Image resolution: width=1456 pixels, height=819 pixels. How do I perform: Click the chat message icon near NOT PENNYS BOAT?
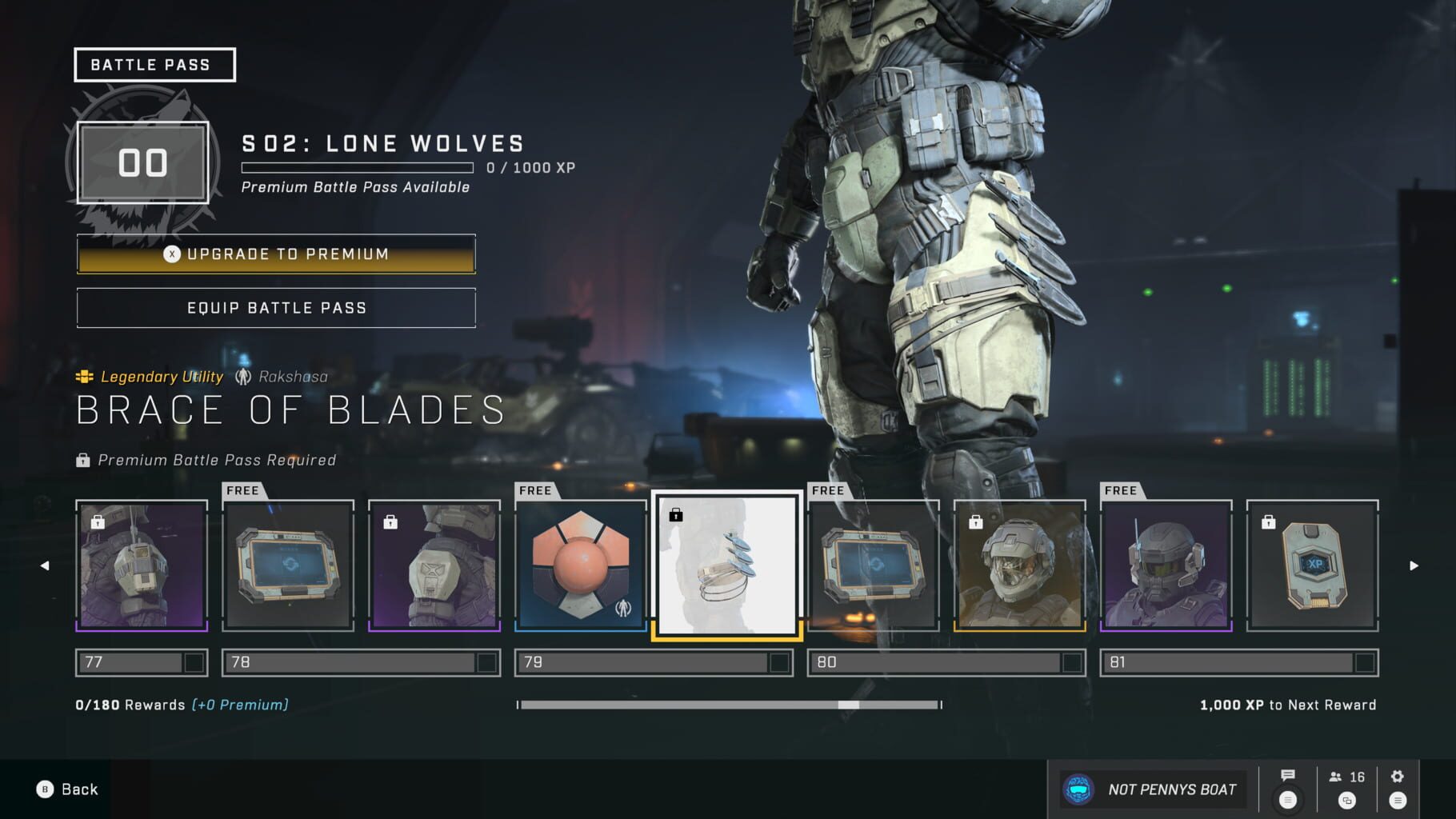tap(1290, 775)
